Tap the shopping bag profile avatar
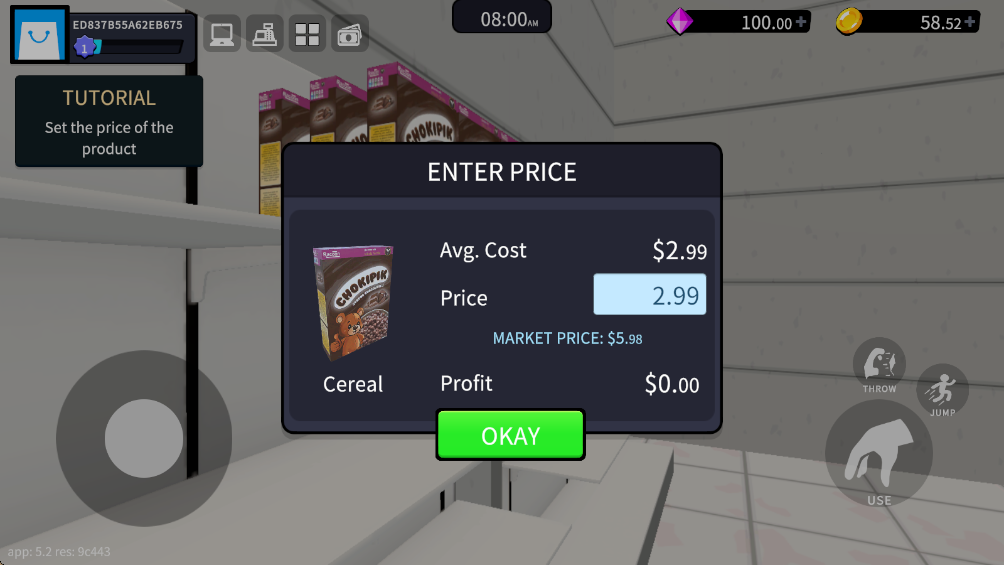1004x565 pixels. click(40, 35)
